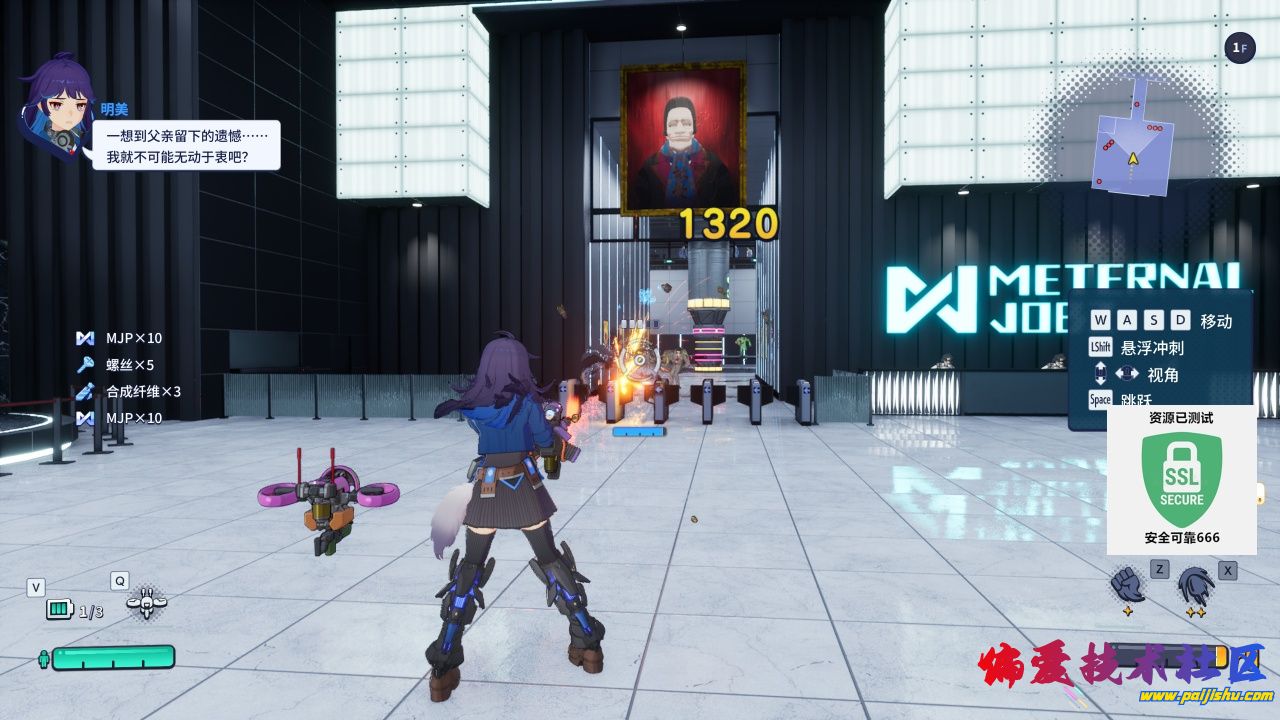
Task: Trigger the double-star heavy attack icon
Action: 1195,587
